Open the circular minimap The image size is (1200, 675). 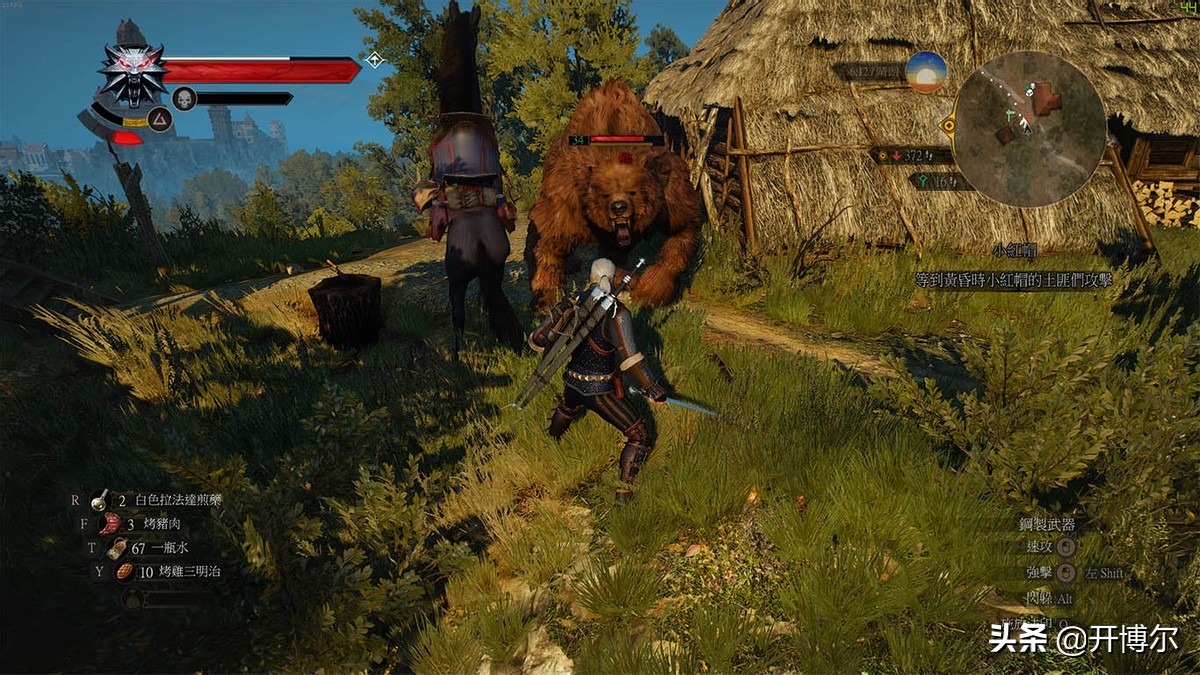pos(1029,129)
